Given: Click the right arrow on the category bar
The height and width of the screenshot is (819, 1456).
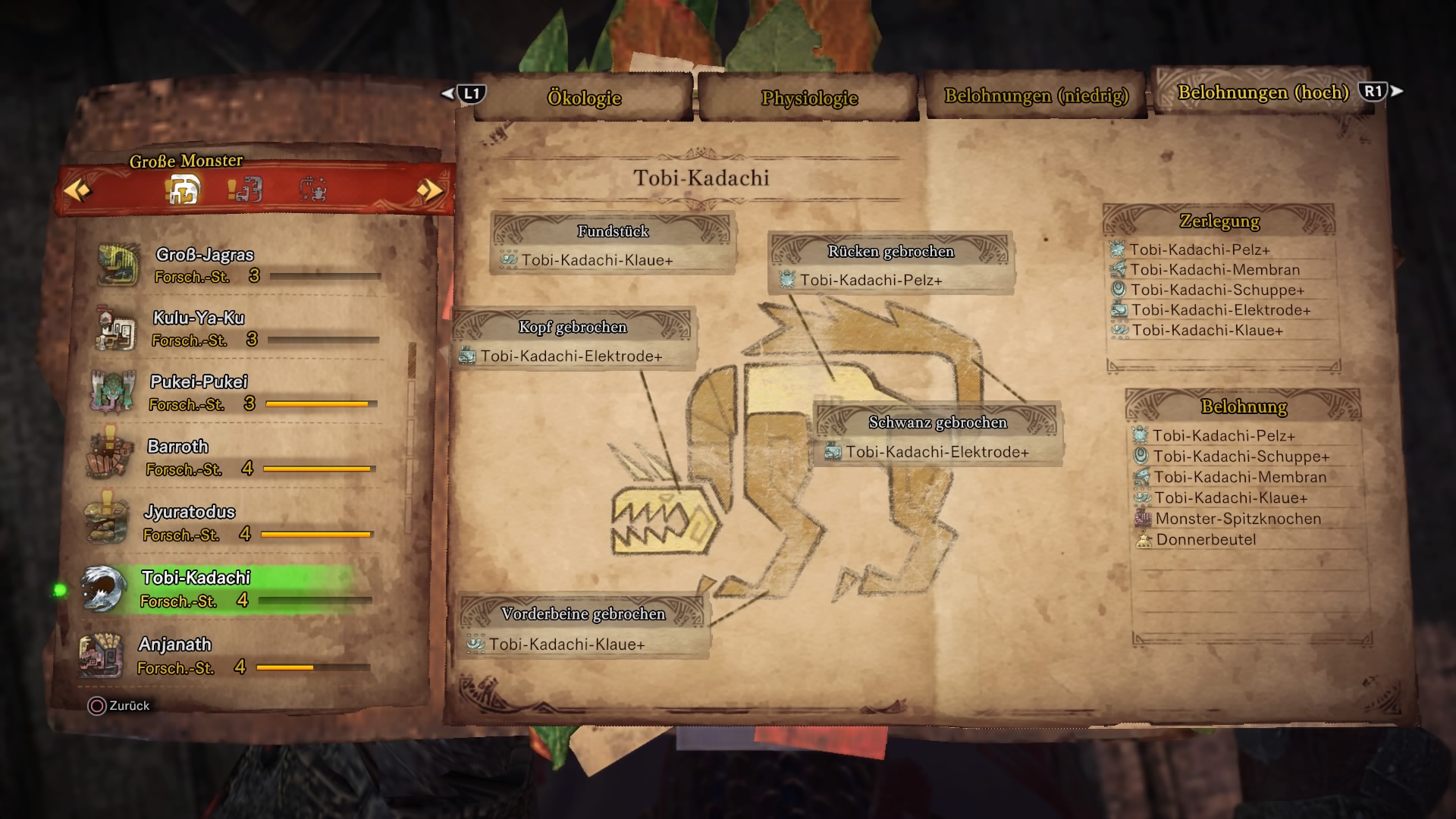Looking at the screenshot, I should point(429,190).
